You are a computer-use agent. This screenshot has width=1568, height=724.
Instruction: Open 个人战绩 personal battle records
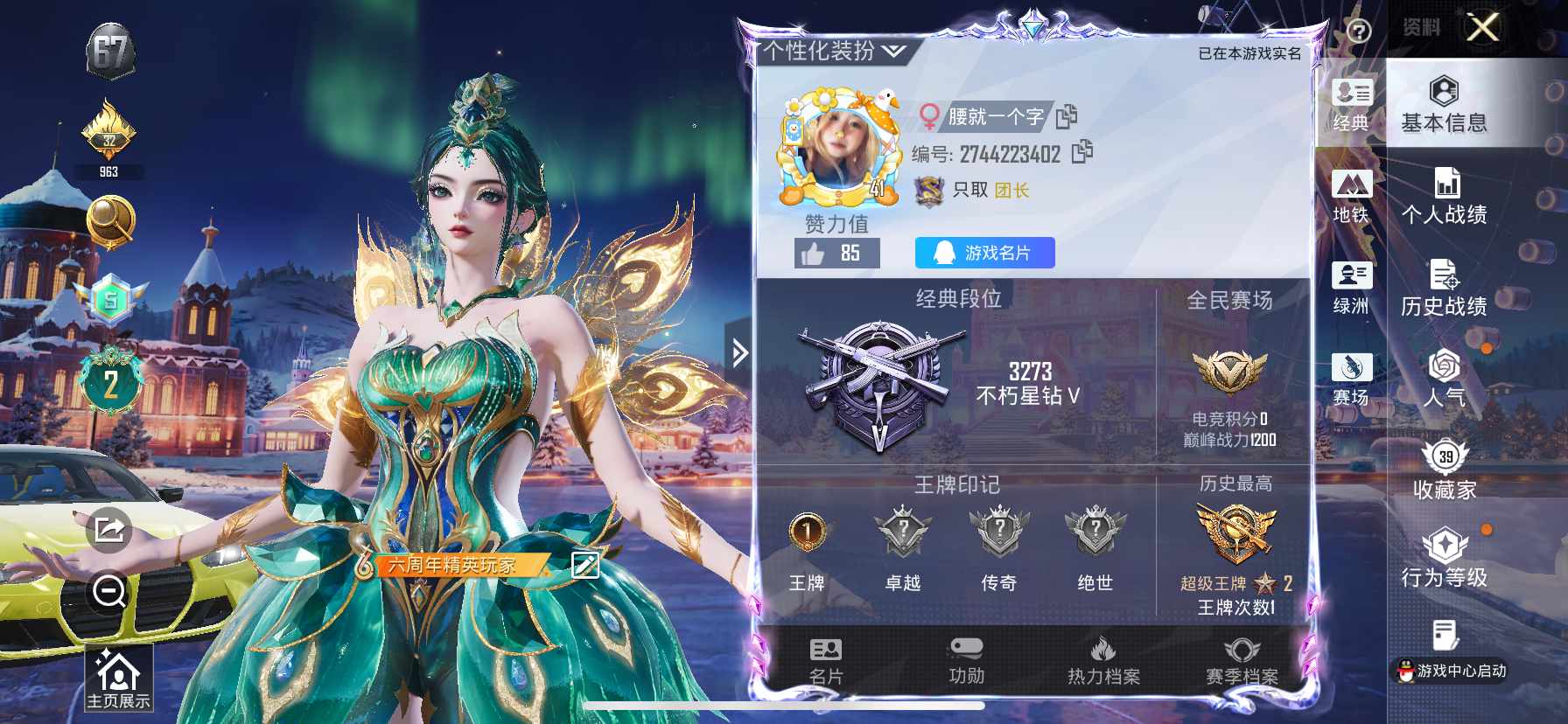1445,196
